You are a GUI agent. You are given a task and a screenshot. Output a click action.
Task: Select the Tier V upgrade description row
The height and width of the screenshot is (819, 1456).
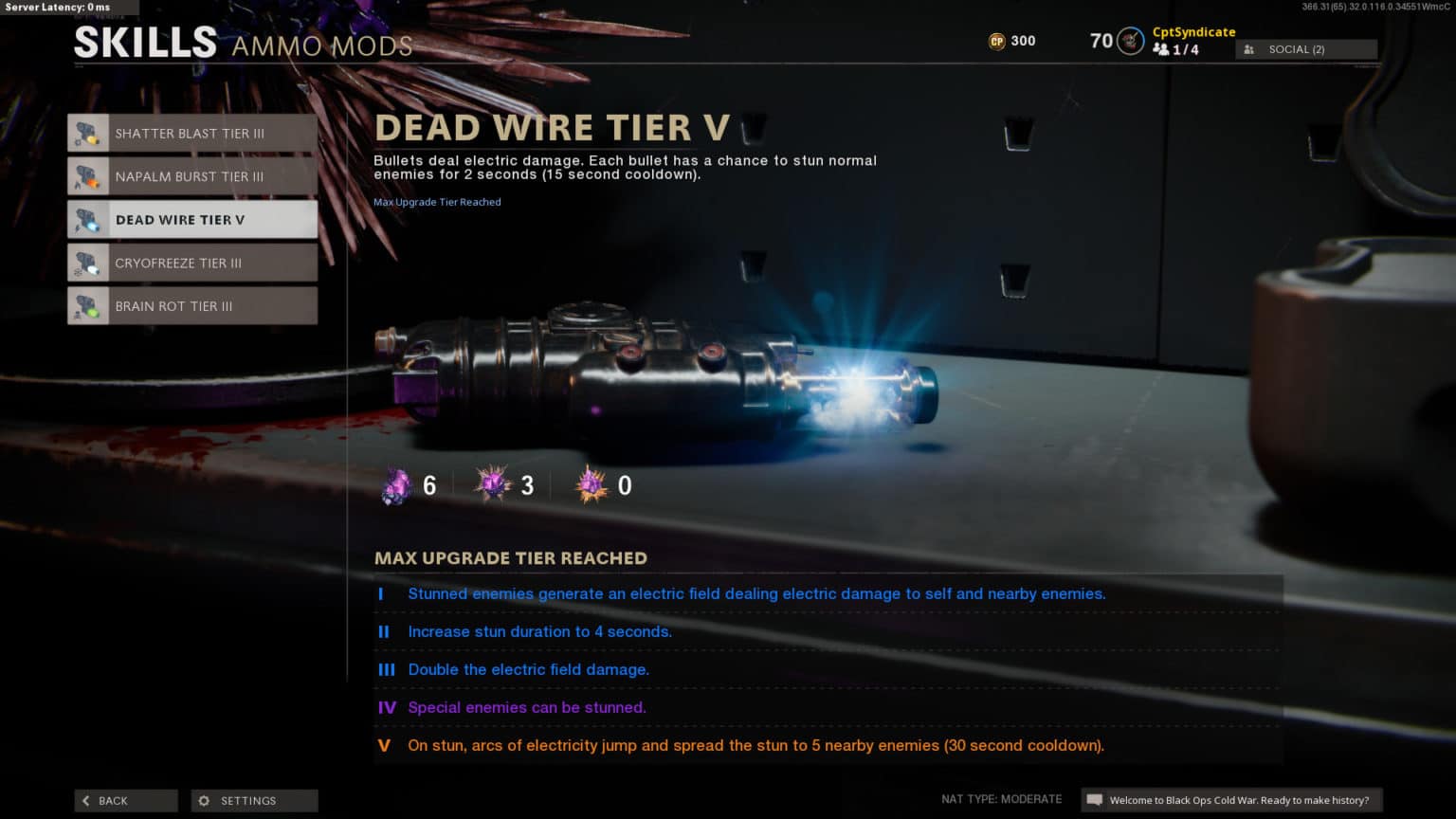[x=756, y=745]
